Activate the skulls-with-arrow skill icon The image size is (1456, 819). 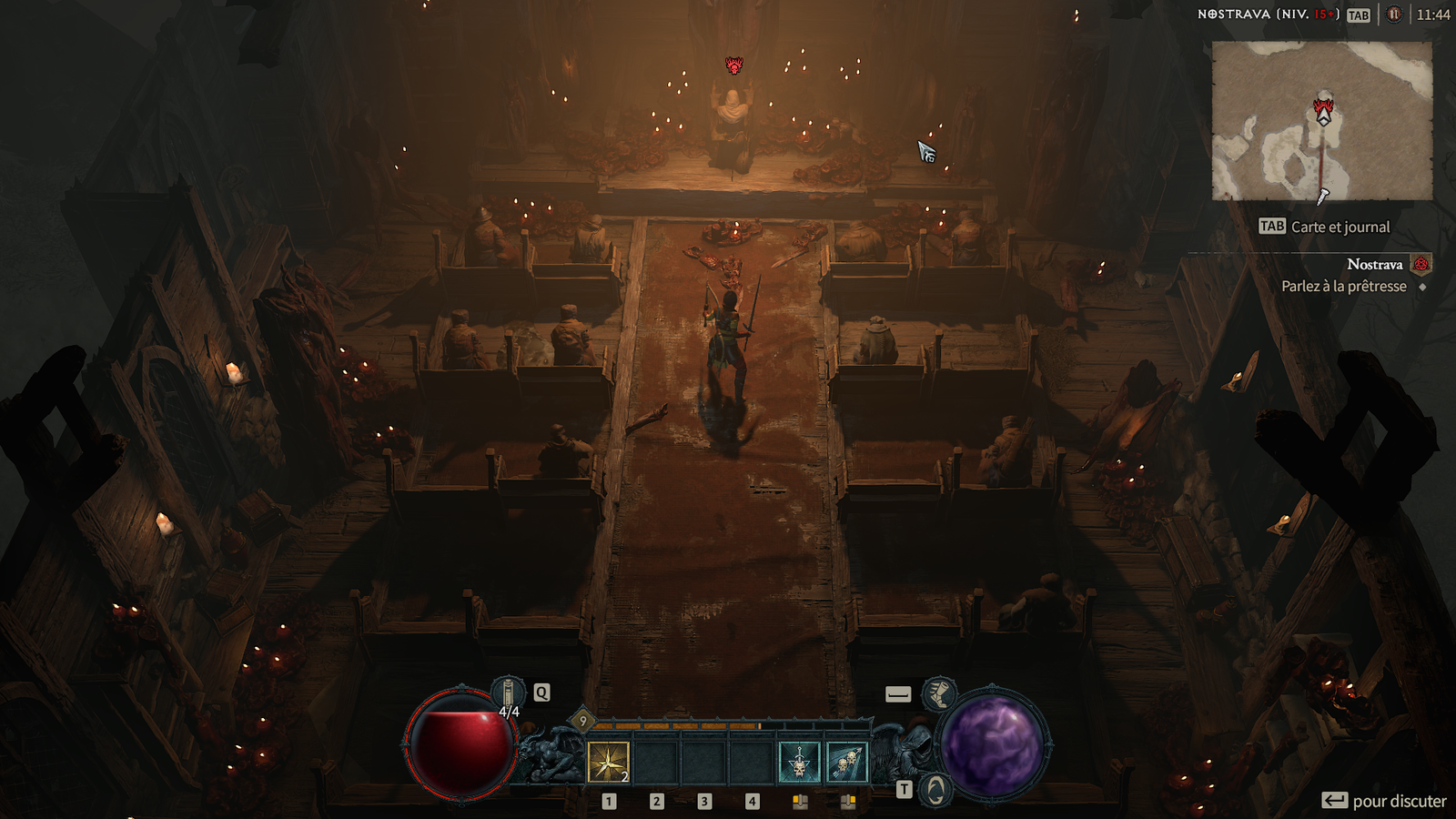pos(846,762)
